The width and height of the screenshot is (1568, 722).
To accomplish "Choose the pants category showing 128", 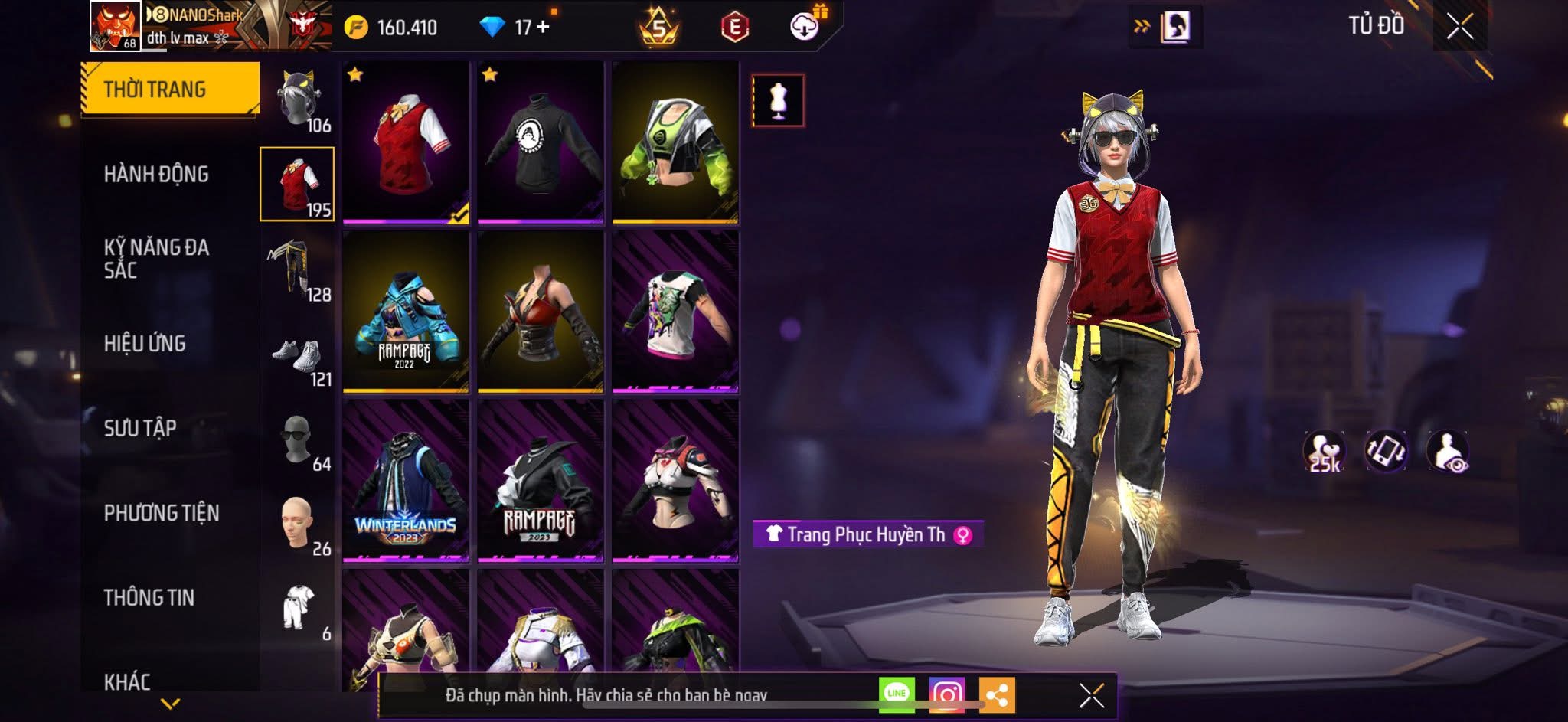I will [x=299, y=270].
